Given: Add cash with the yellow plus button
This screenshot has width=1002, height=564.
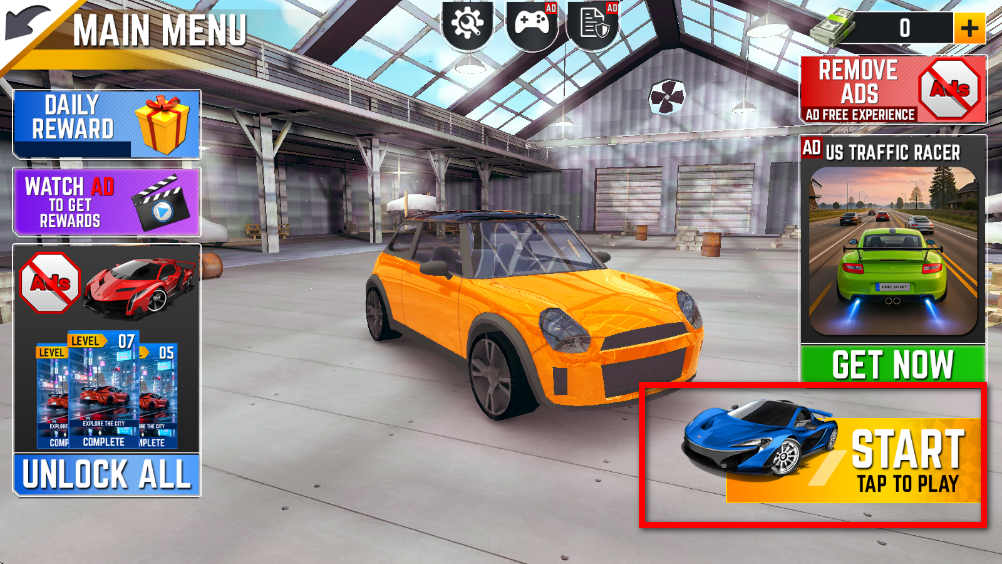Looking at the screenshot, I should click(x=968, y=28).
